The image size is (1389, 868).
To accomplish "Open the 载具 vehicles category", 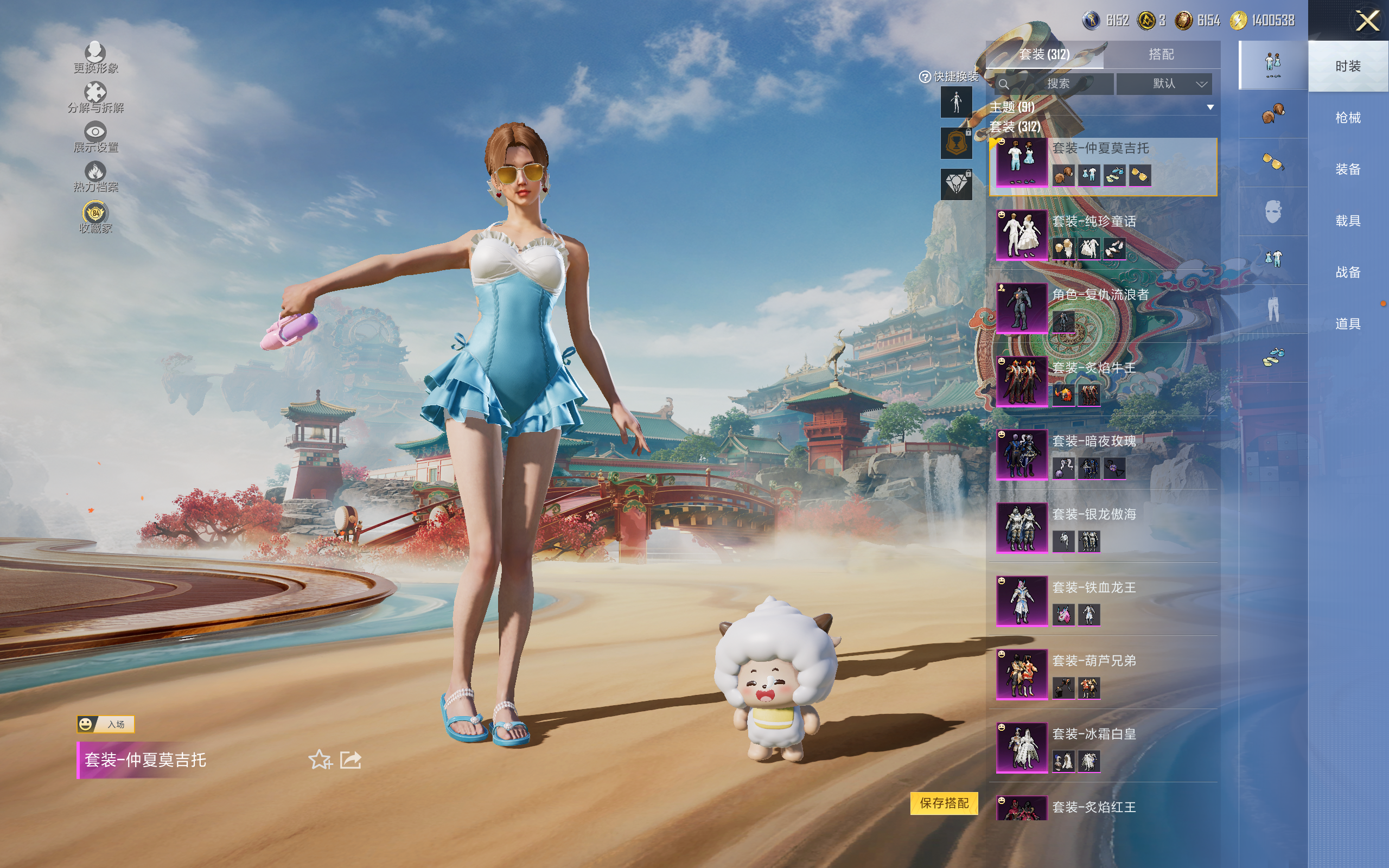I will click(1347, 221).
